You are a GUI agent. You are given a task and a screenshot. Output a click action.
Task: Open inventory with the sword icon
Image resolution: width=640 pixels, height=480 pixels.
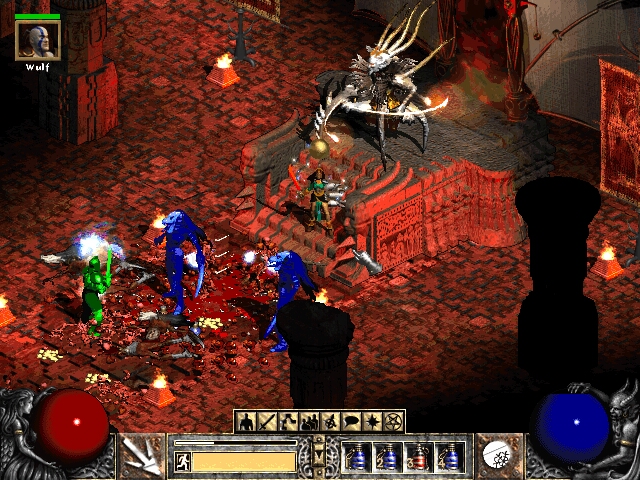pos(267,421)
